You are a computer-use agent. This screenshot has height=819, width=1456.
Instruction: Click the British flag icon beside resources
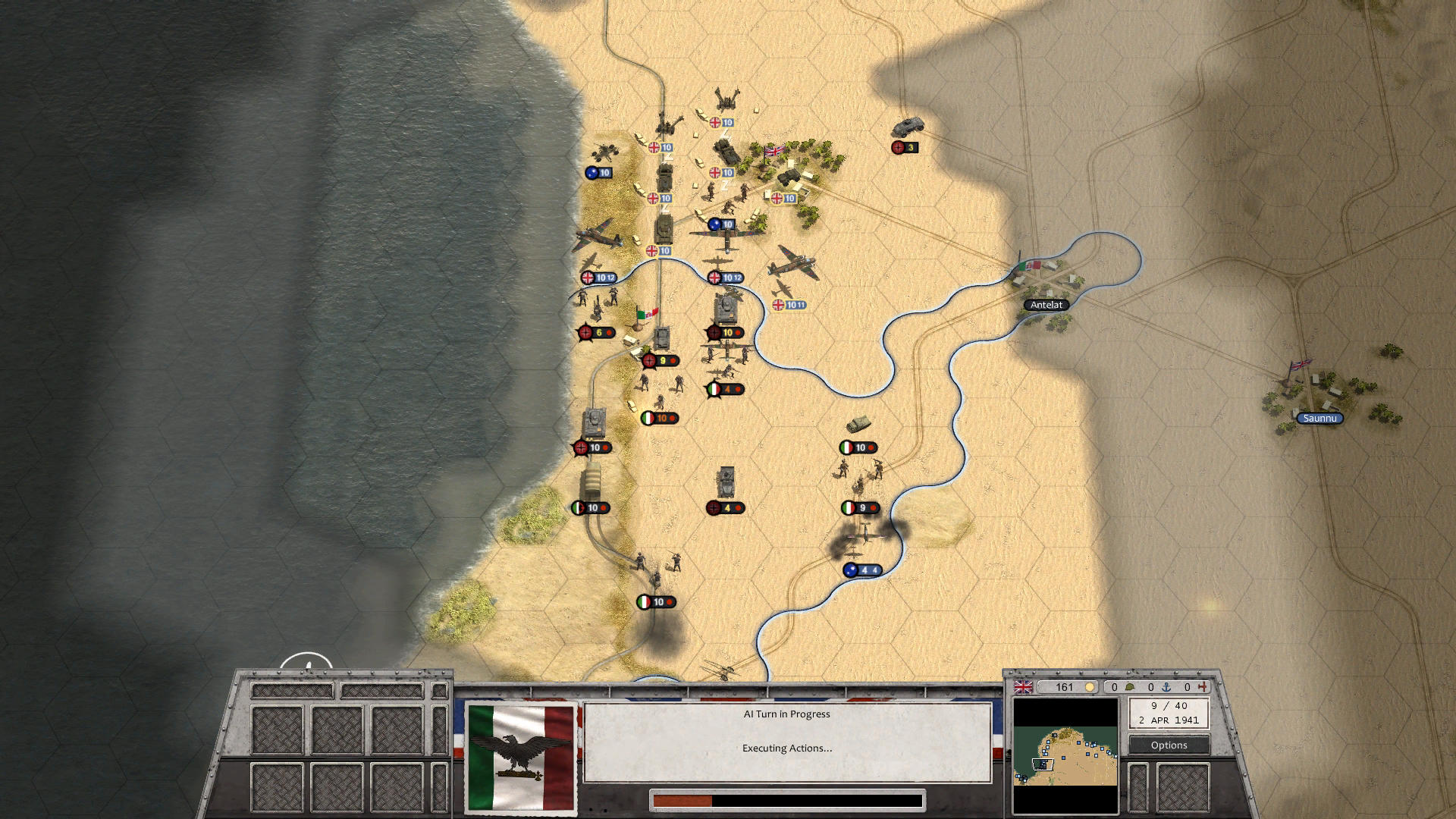[x=1023, y=687]
